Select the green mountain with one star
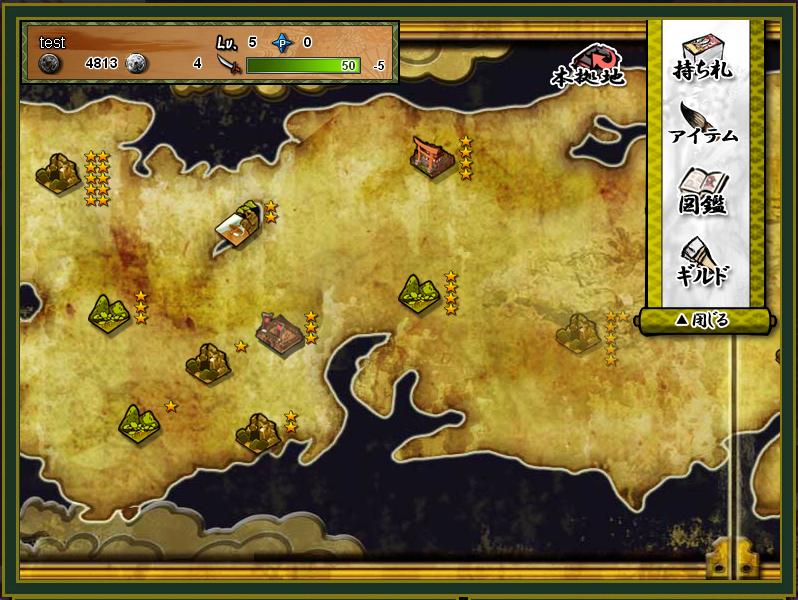 point(138,421)
